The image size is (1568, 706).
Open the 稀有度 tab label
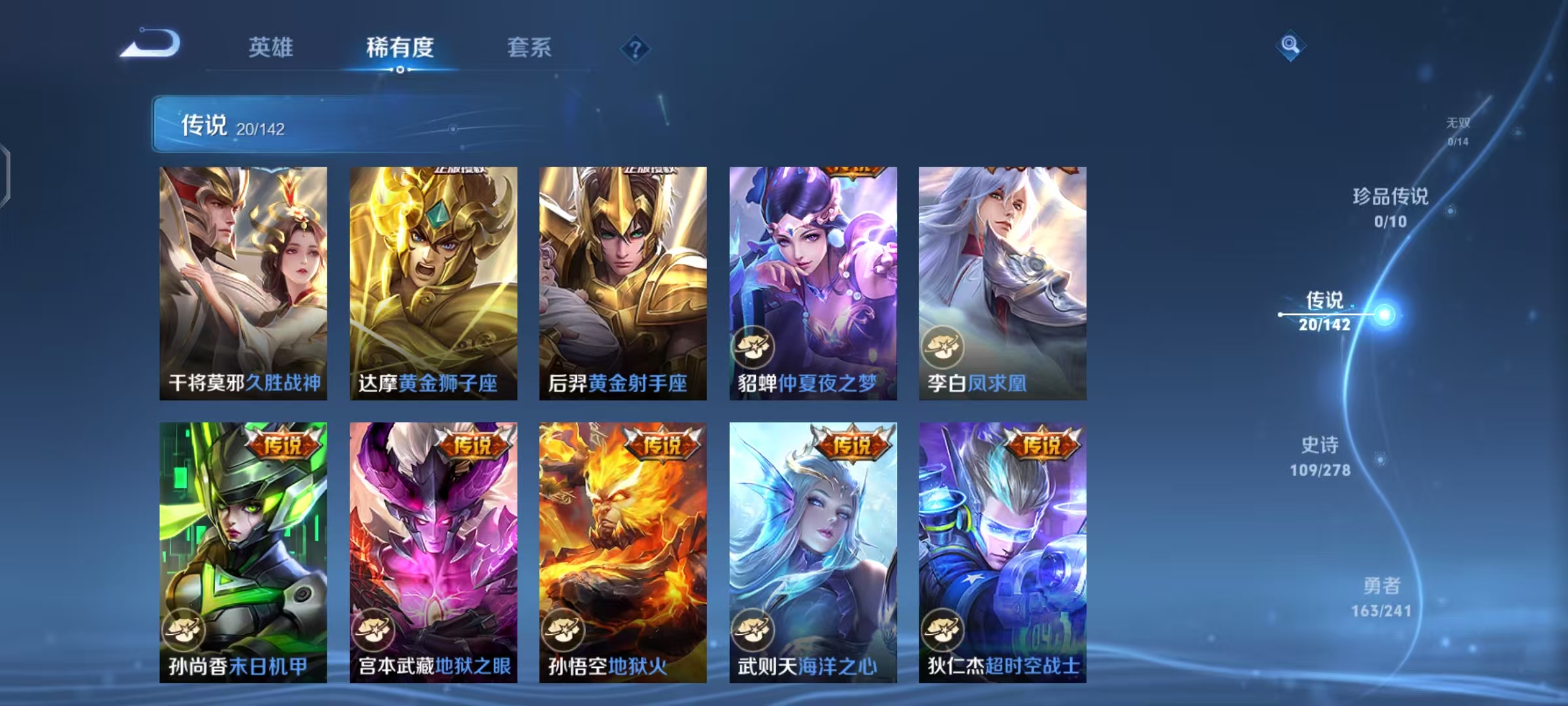[400, 47]
